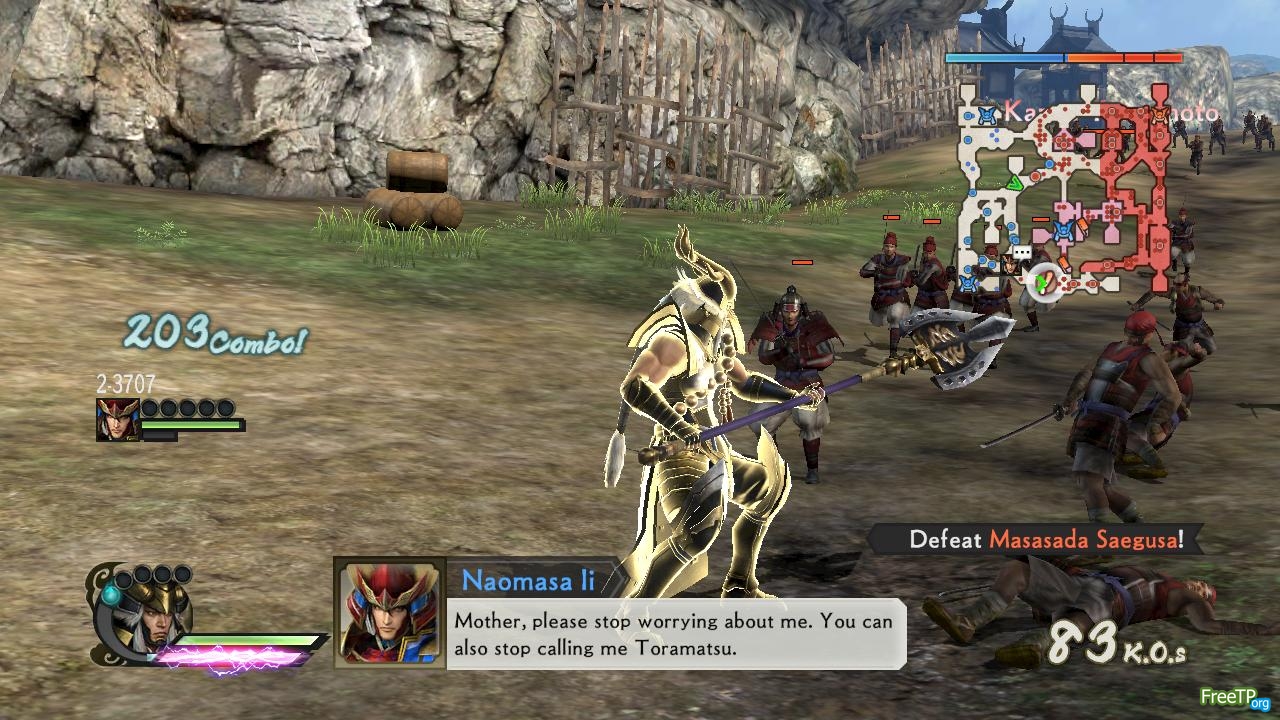Select the ally officer portrait under the combo counter

117,420
